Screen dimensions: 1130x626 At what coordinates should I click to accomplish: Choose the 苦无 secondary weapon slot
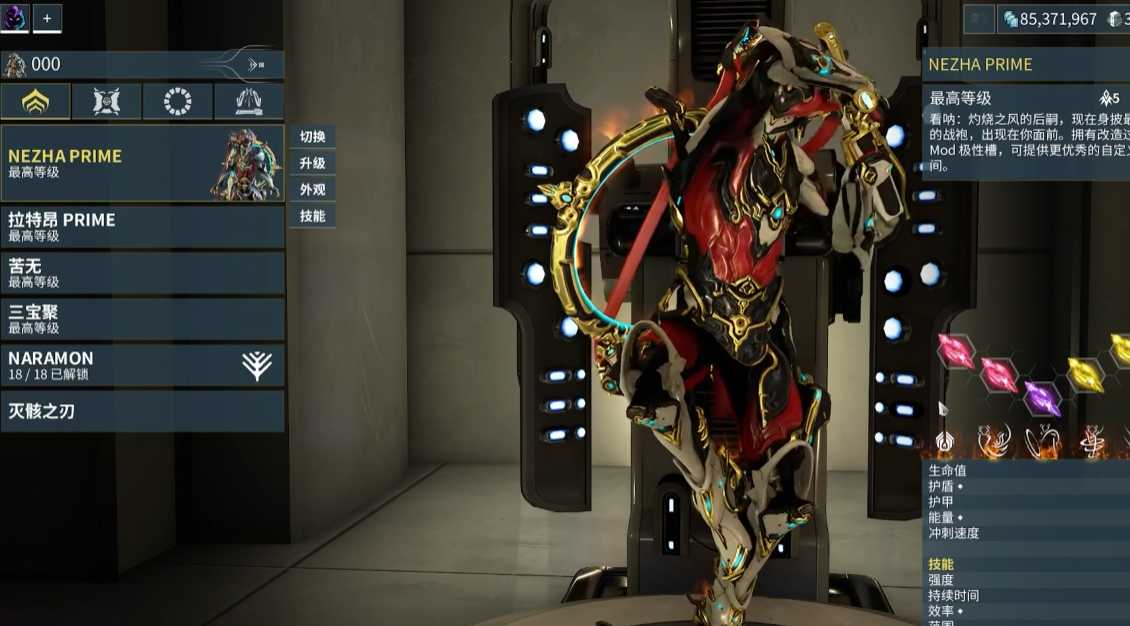pos(142,273)
